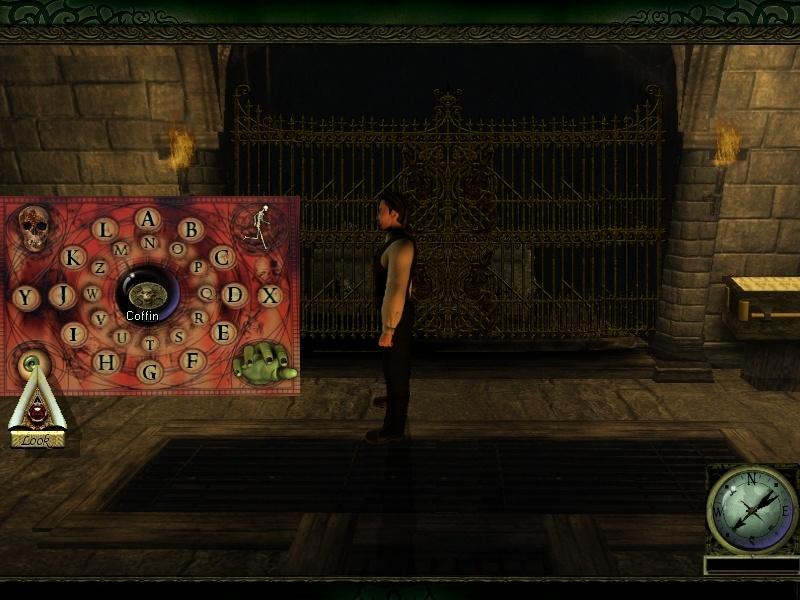Select the small letter Z disc
This screenshot has width=800, height=600.
[99, 268]
